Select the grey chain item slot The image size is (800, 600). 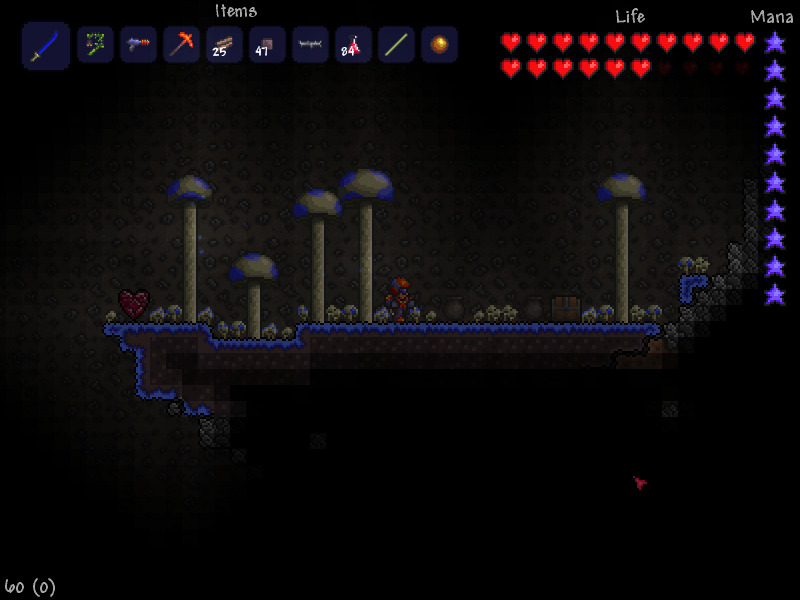click(x=311, y=45)
